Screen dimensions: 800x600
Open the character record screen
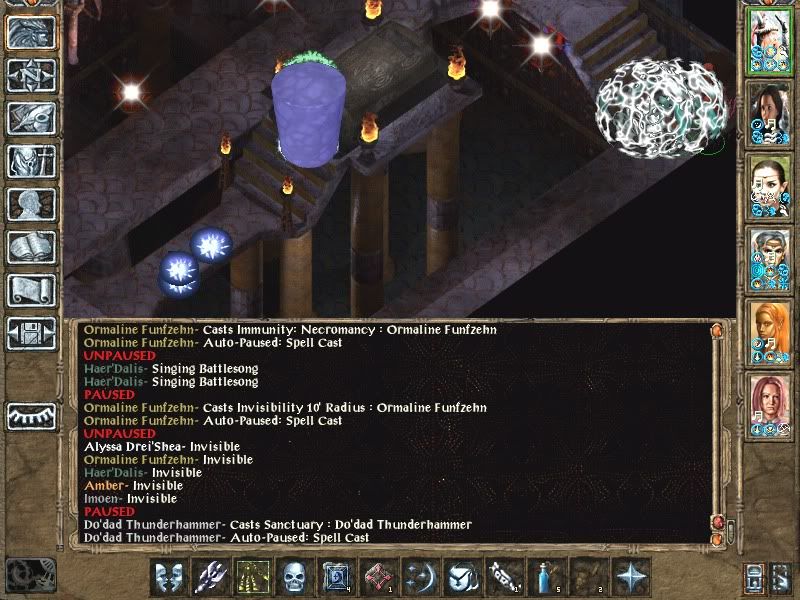(31, 205)
